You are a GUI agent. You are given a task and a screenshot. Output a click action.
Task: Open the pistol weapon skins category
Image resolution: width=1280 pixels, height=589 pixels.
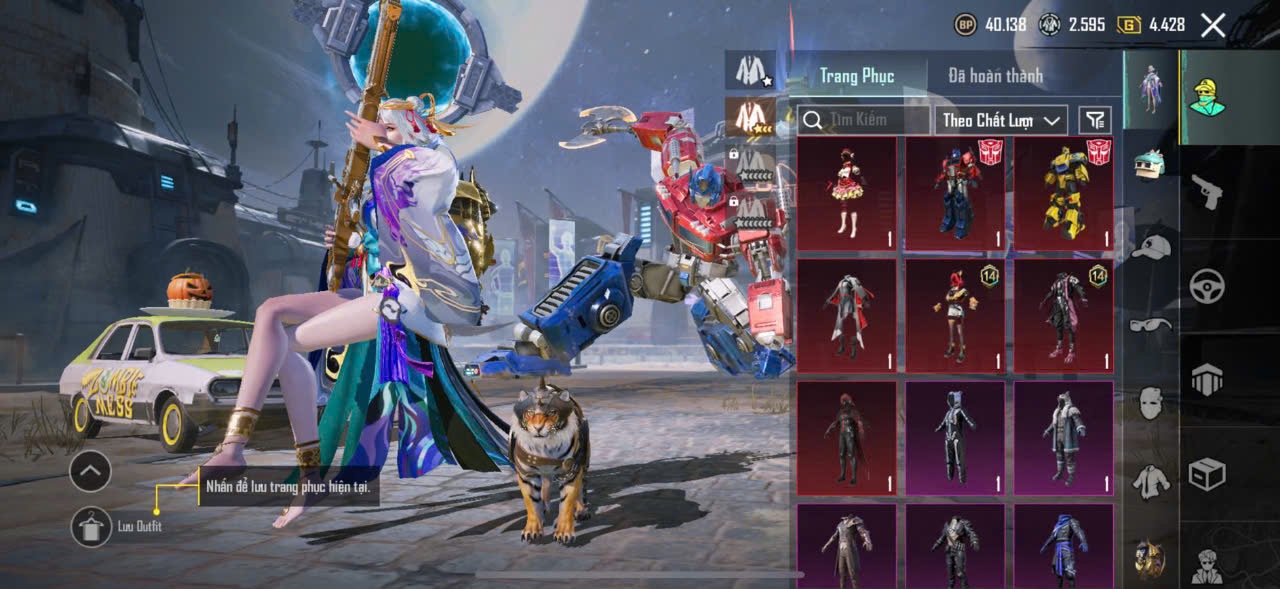click(x=1208, y=191)
